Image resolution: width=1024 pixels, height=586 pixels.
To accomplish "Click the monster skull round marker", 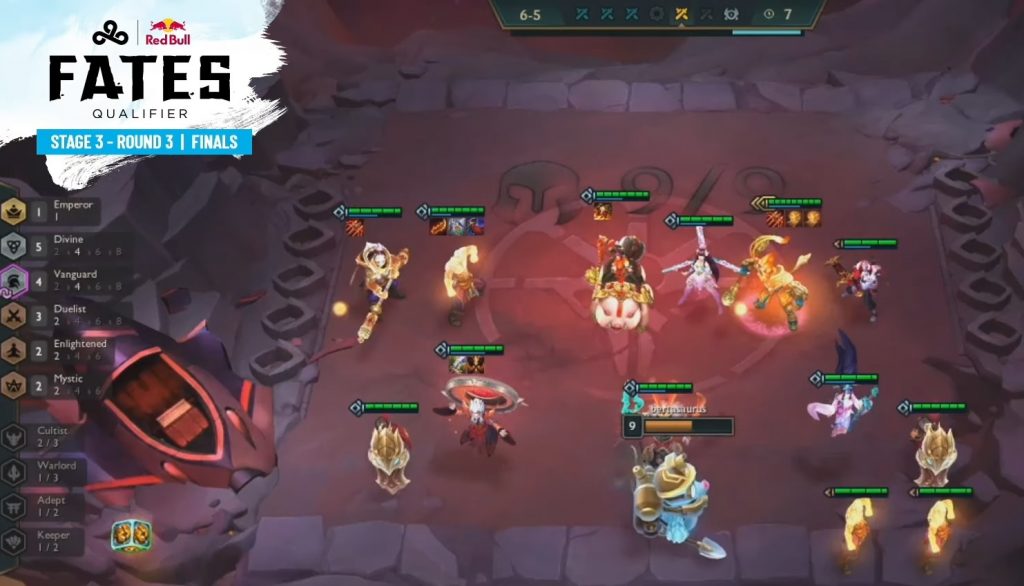I will click(x=733, y=14).
